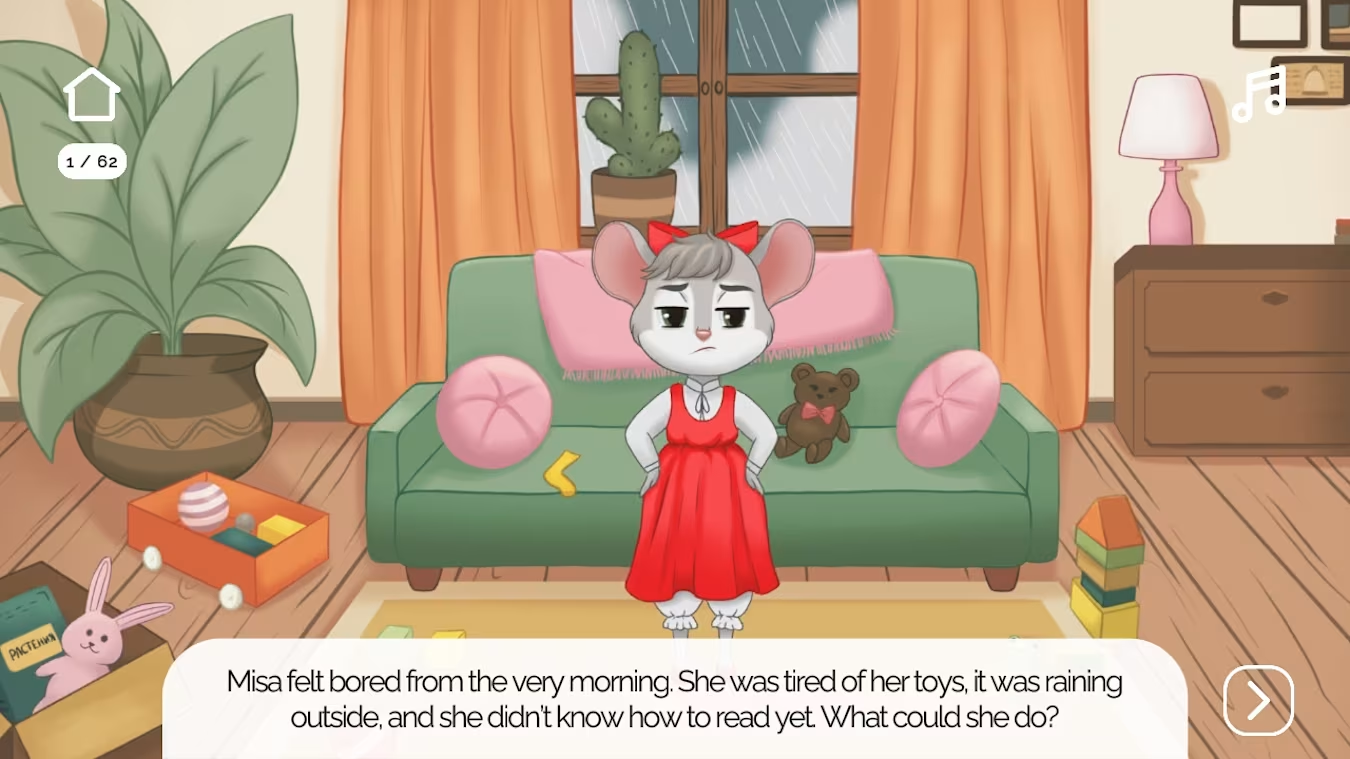1350x759 pixels.
Task: Go to the home screen
Action: [92, 95]
